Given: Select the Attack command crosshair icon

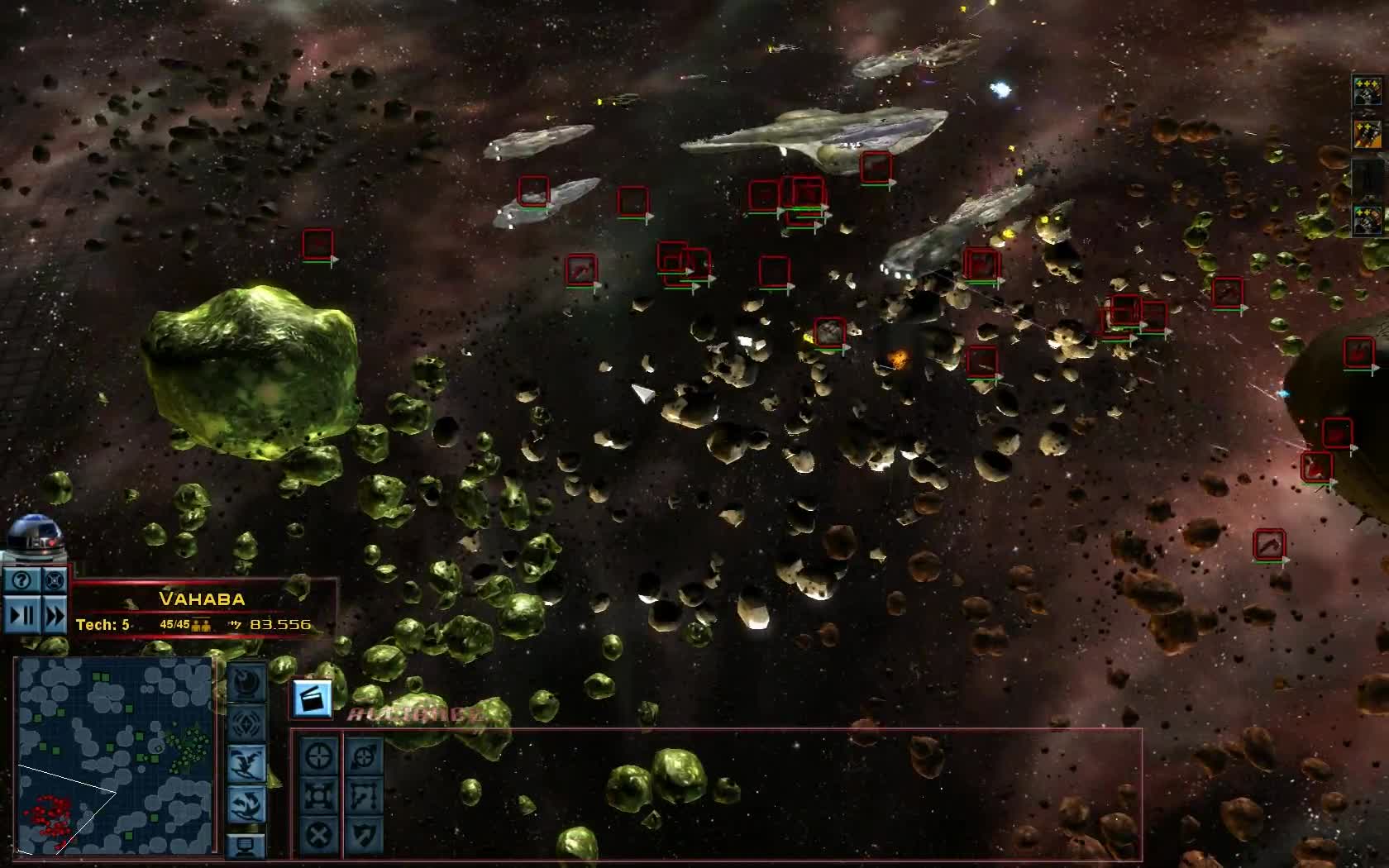Looking at the screenshot, I should tap(317, 756).
